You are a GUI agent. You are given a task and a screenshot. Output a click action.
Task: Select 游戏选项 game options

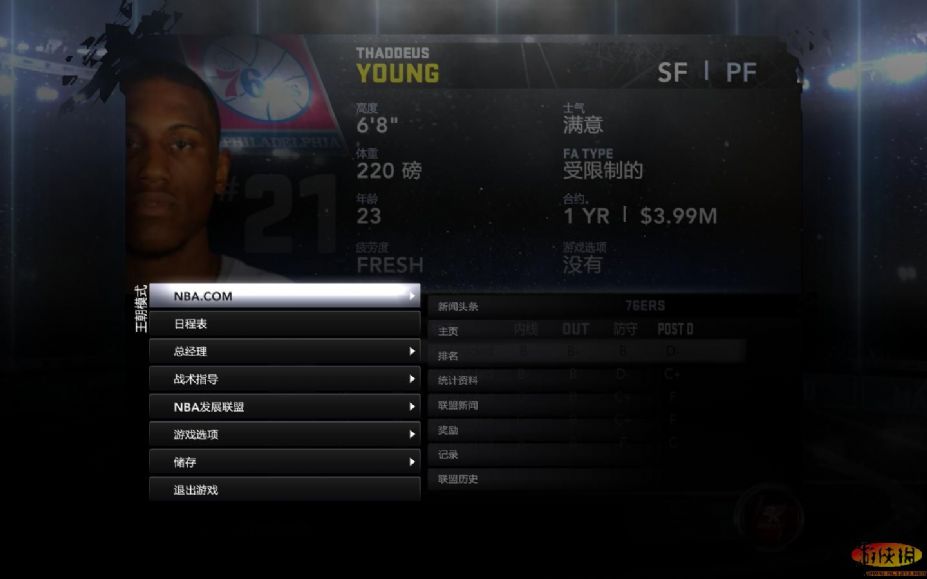pyautogui.click(x=284, y=434)
